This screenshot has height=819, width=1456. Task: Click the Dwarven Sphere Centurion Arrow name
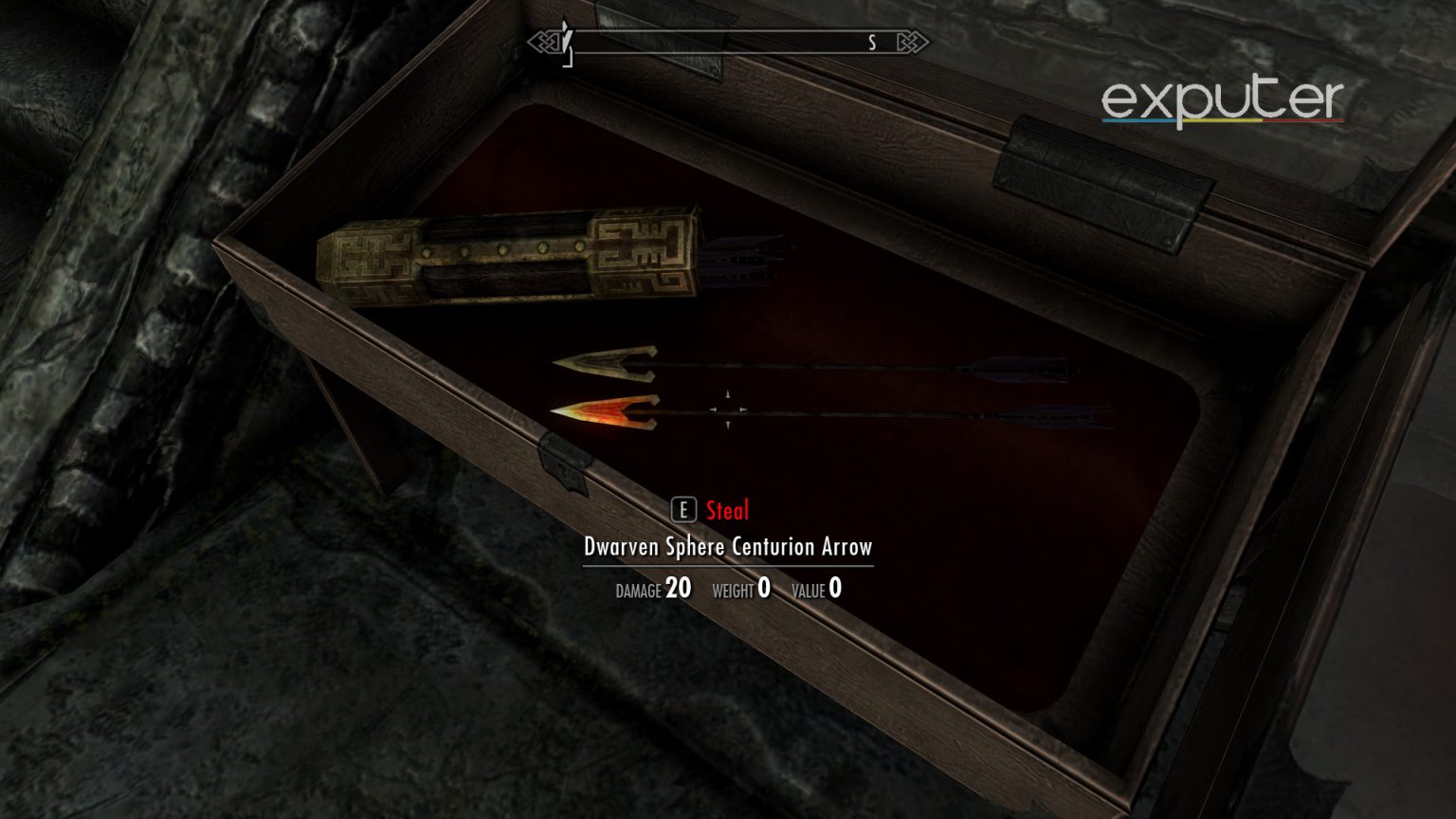pos(730,547)
